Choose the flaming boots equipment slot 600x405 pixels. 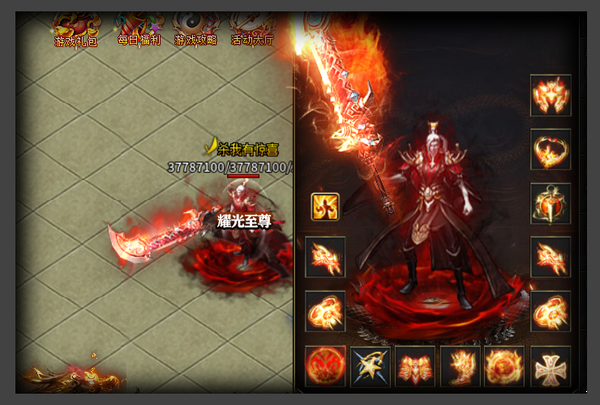point(460,366)
